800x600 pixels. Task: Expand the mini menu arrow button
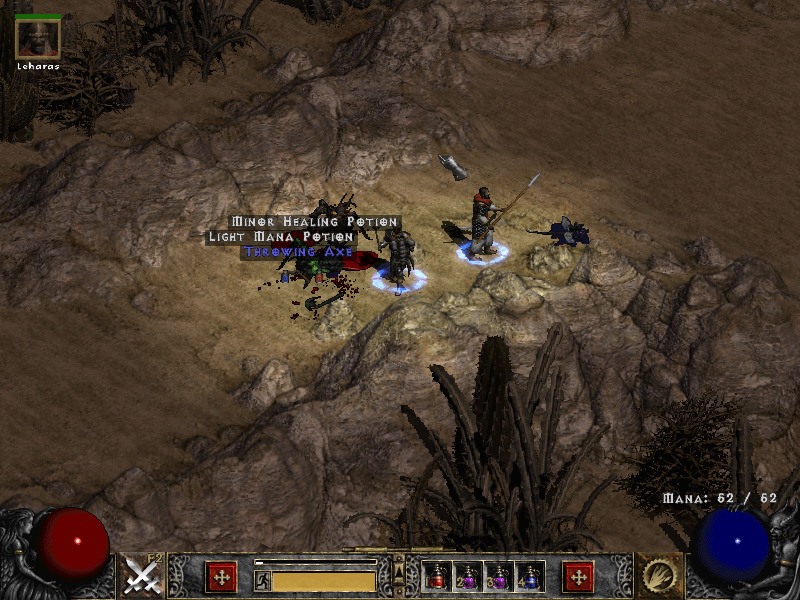[398, 571]
